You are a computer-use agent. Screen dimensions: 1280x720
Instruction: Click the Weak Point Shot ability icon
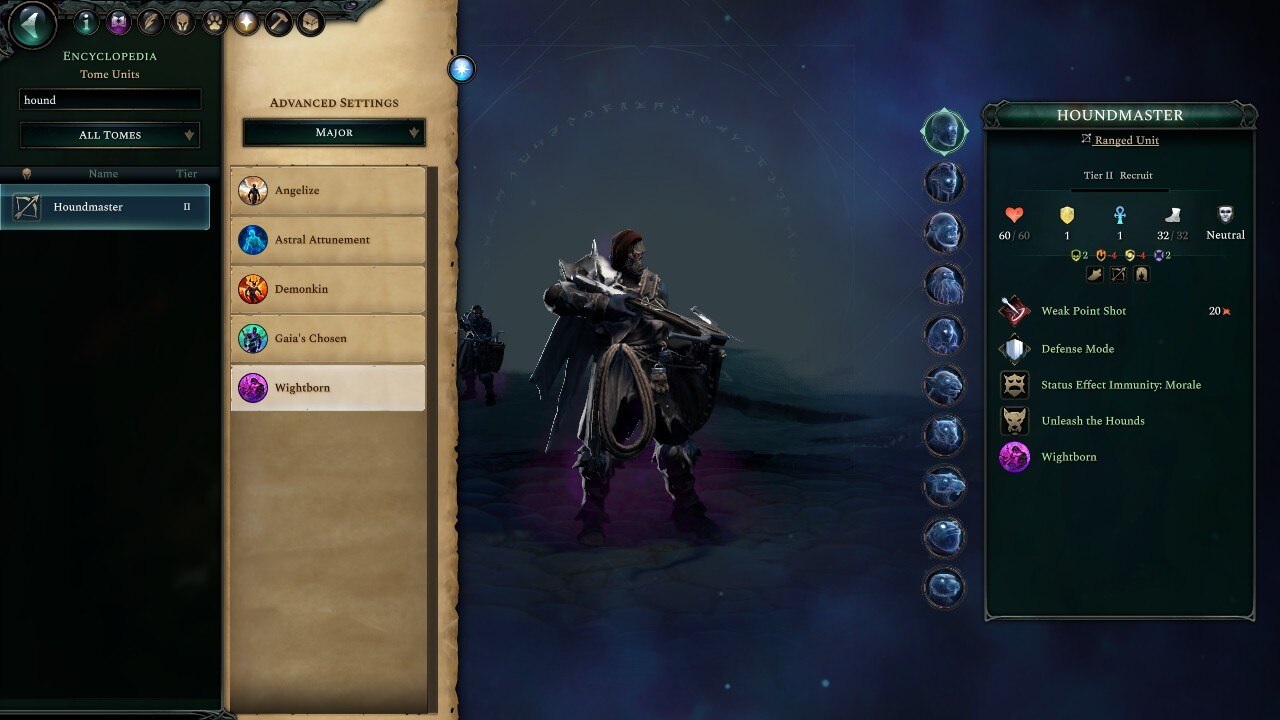pyautogui.click(x=1014, y=311)
